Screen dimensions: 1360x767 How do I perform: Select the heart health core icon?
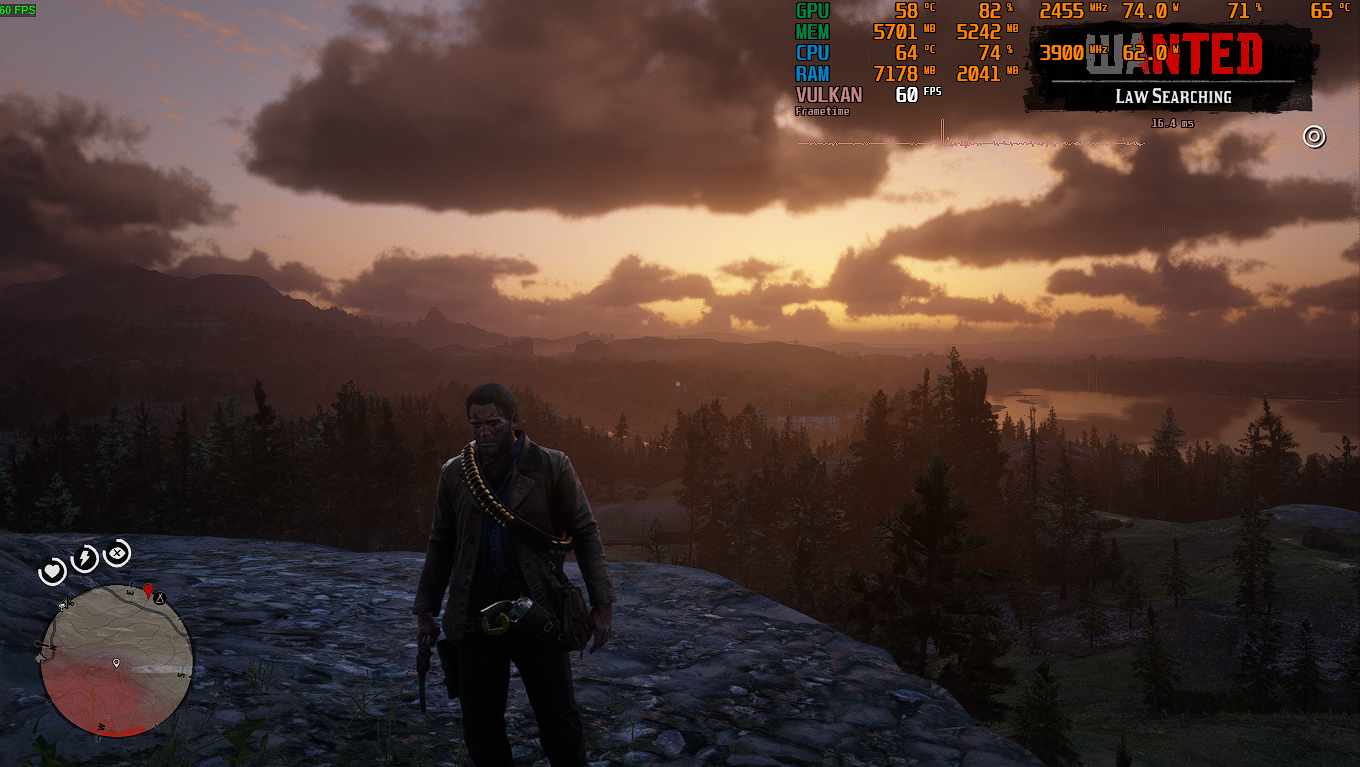pyautogui.click(x=52, y=572)
